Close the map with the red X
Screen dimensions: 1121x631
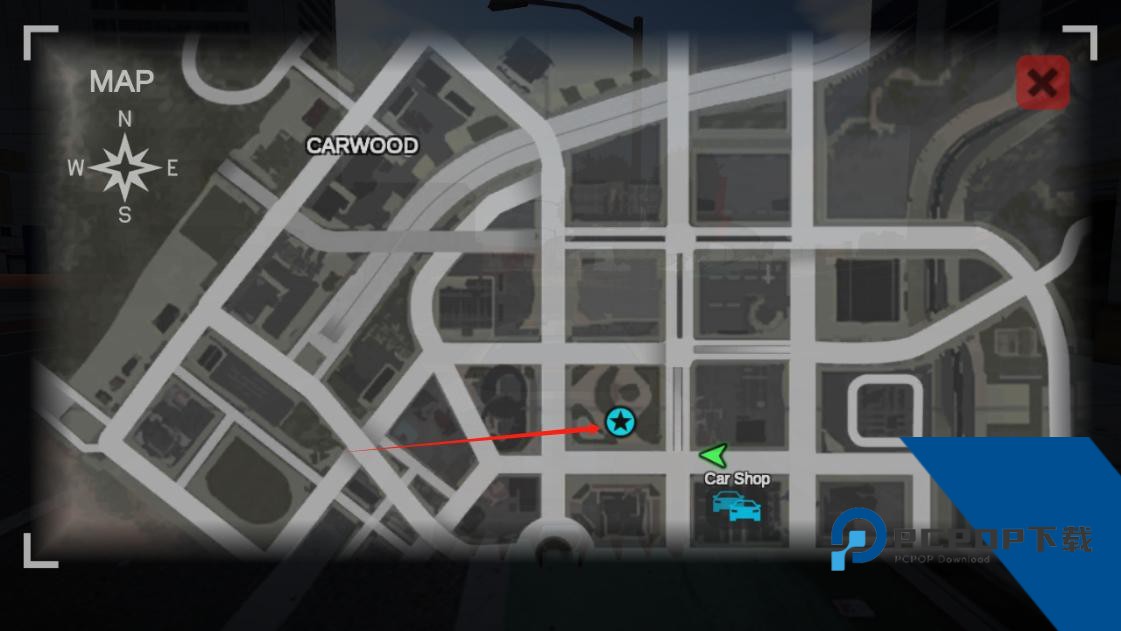click(x=1042, y=83)
